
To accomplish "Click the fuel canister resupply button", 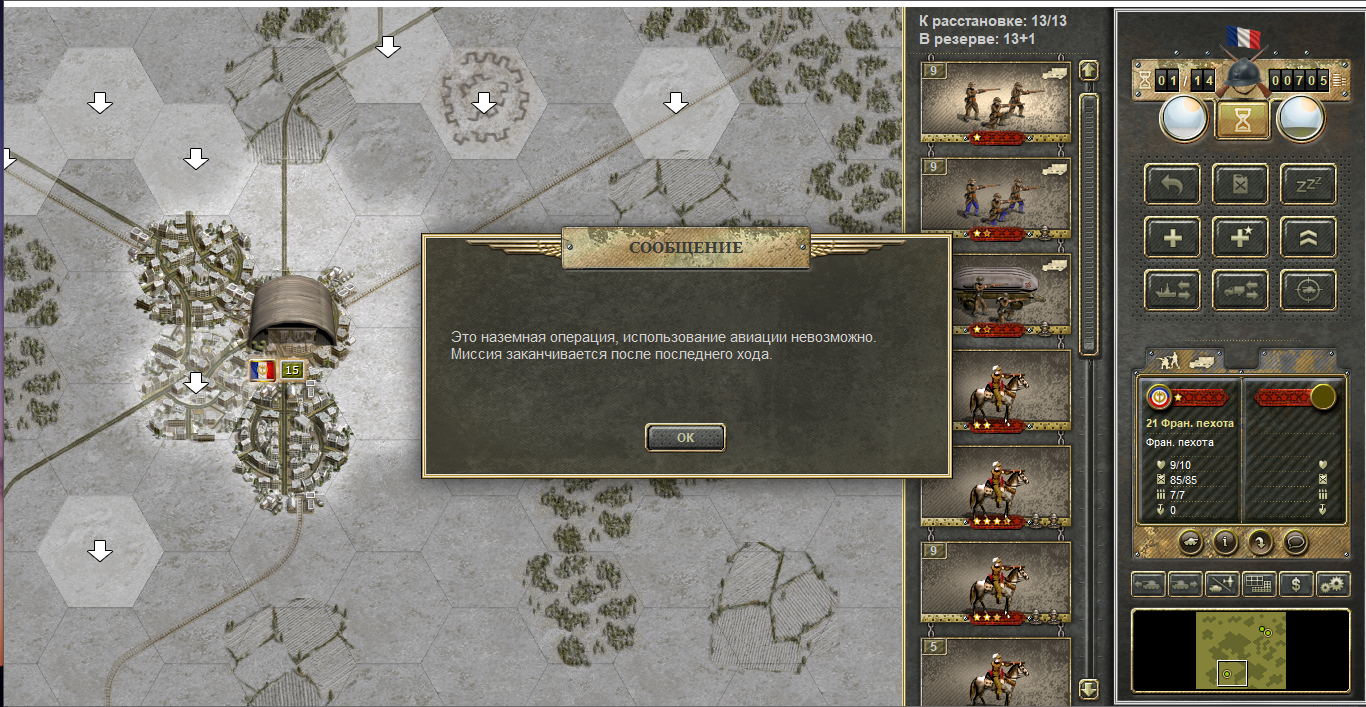I will pos(1240,185).
